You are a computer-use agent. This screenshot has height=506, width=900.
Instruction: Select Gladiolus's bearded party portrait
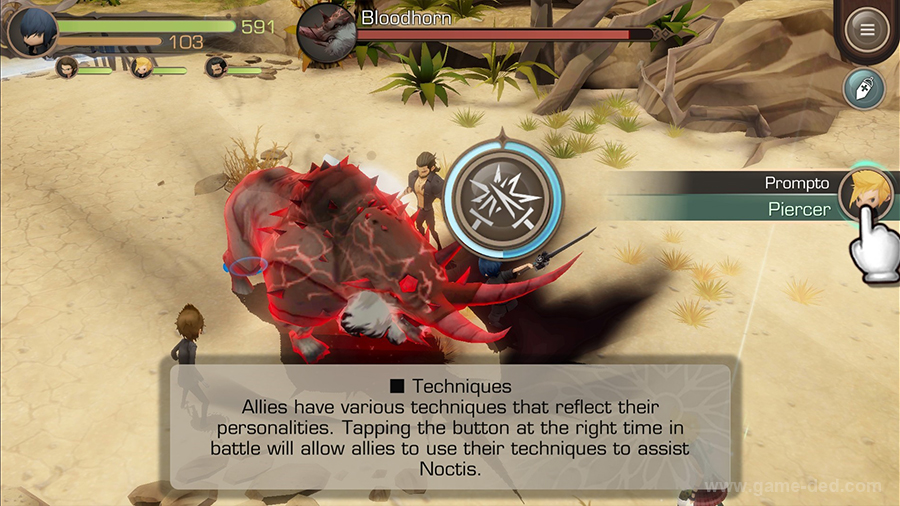click(x=216, y=68)
